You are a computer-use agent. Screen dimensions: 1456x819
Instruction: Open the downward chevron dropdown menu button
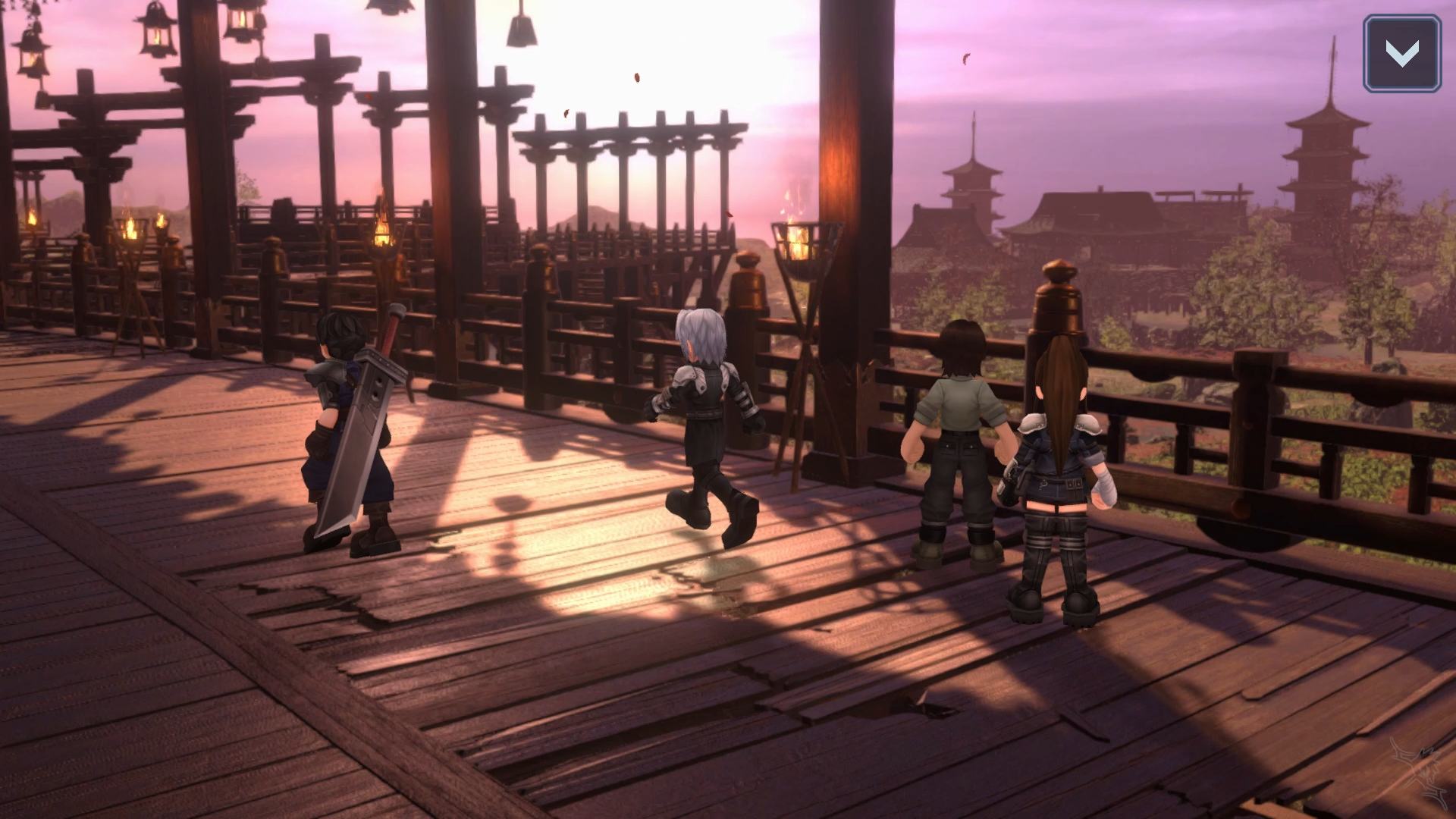click(1401, 53)
